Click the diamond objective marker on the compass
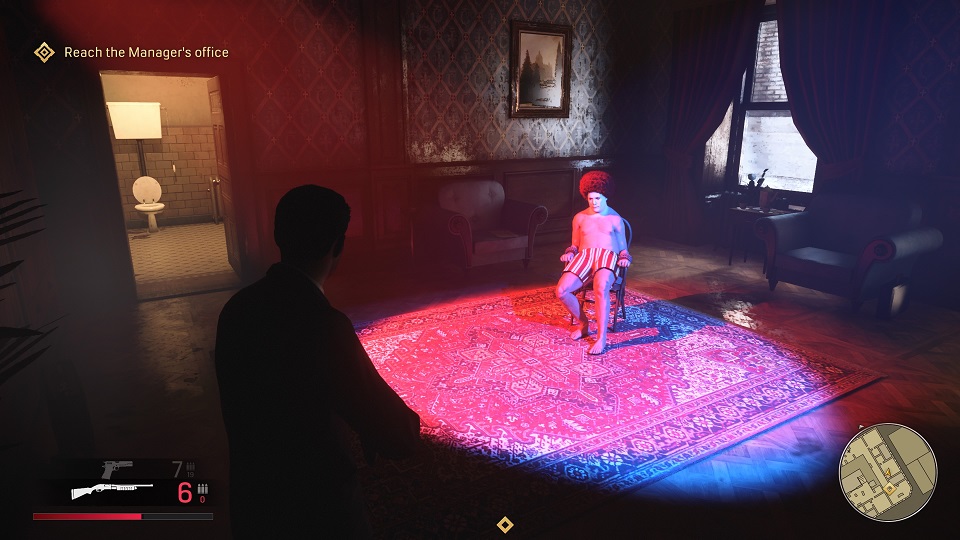 click(506, 524)
